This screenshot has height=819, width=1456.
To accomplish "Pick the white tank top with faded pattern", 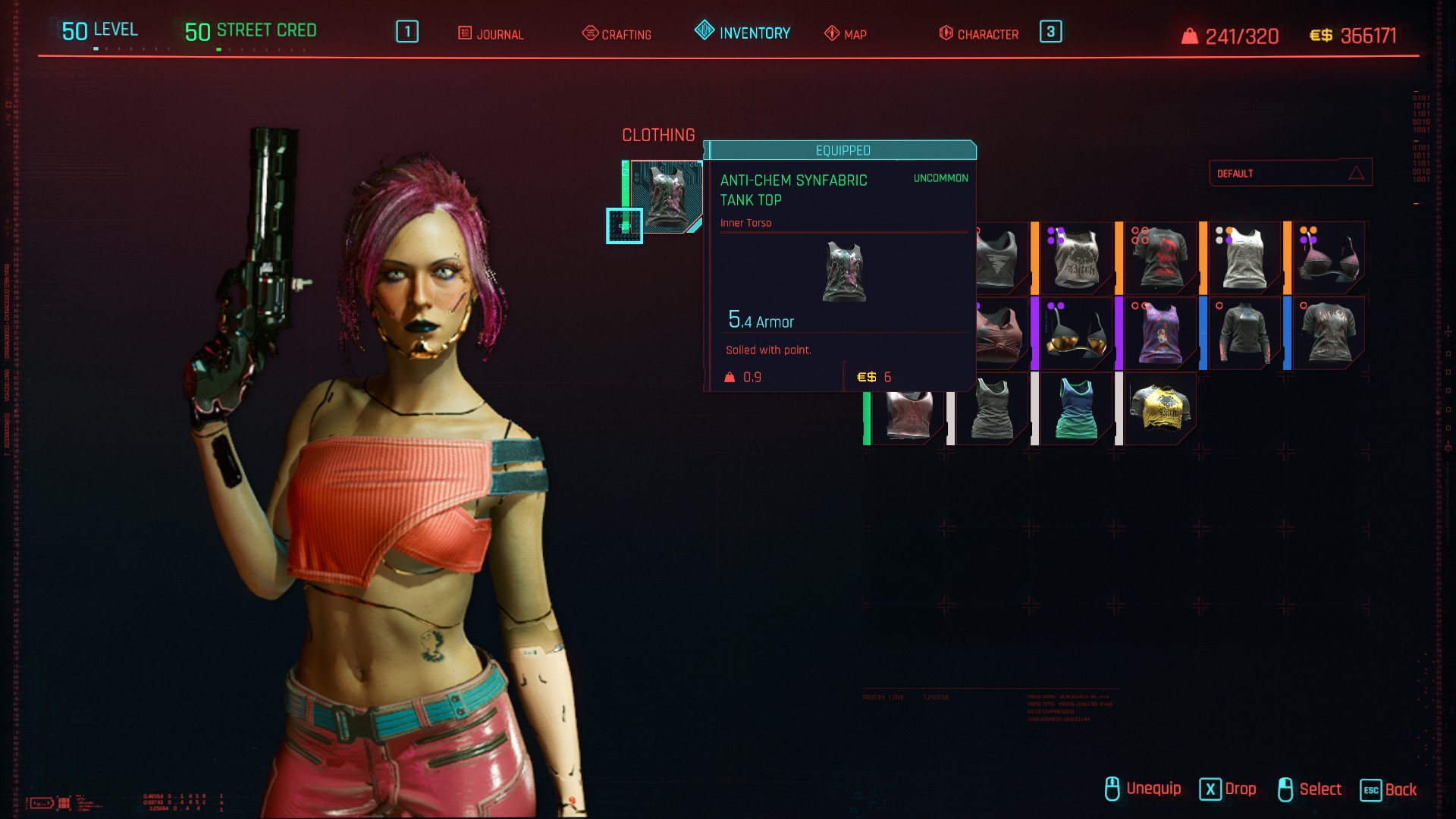I will pos(1244,259).
